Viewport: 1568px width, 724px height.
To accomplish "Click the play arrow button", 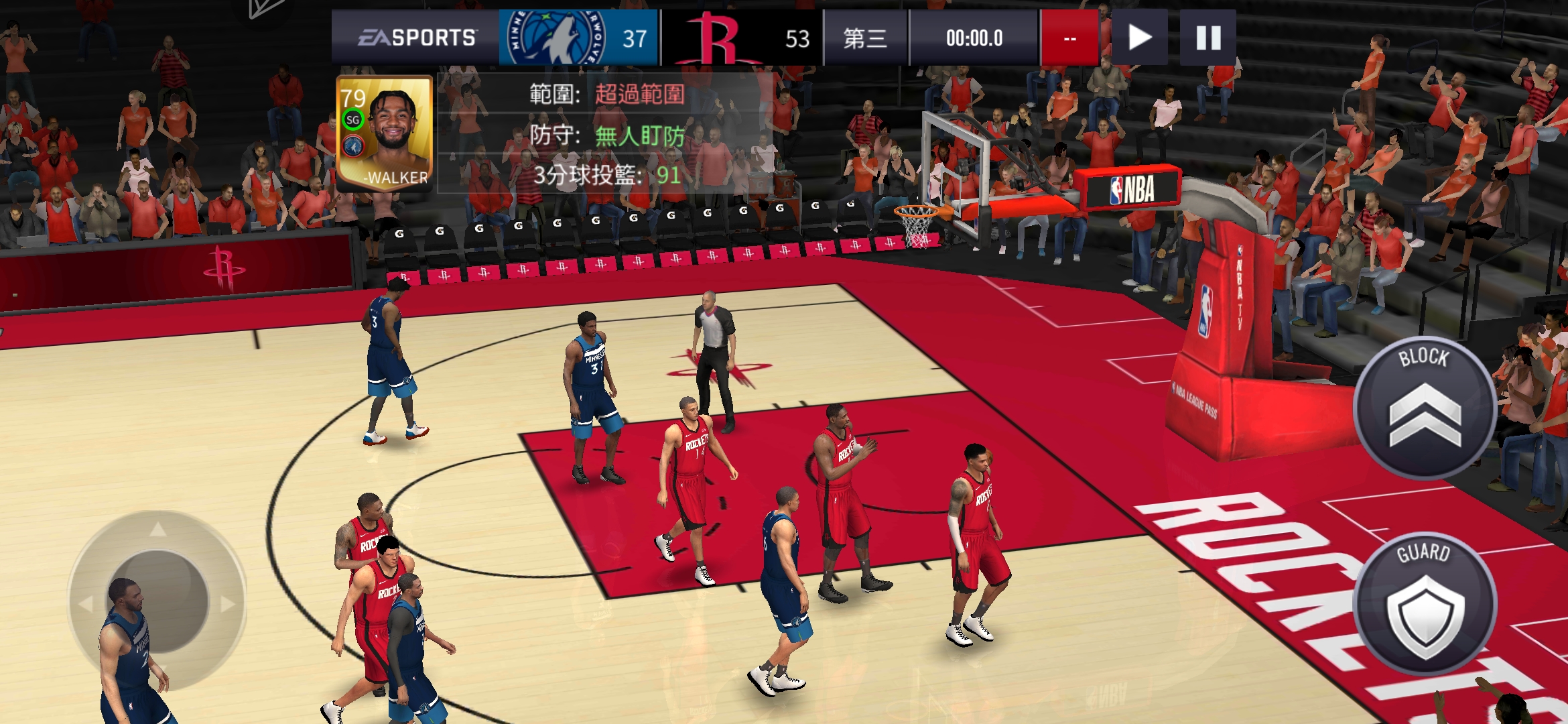I will click(x=1139, y=38).
